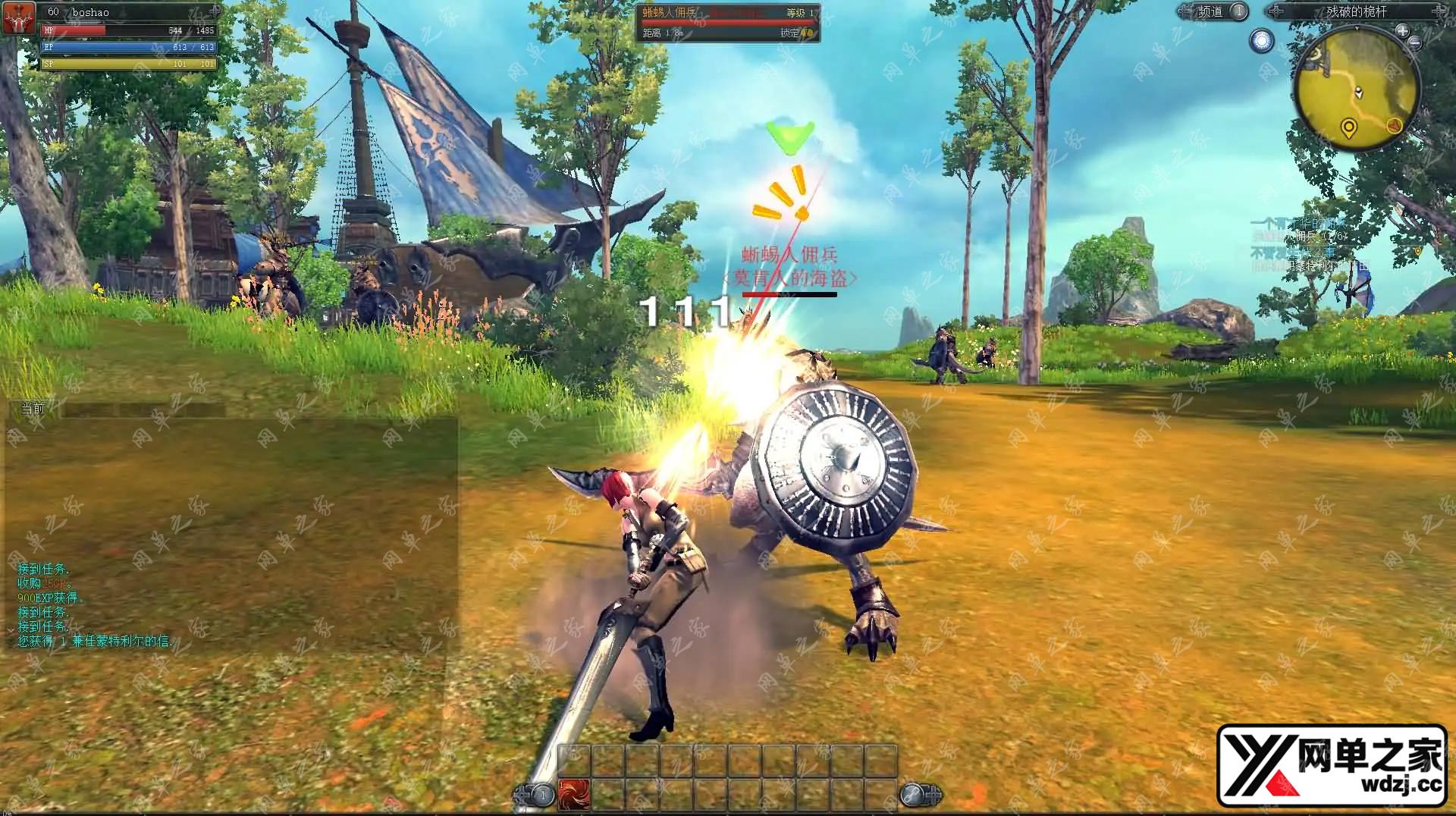Click the hotbar page number 1 button
The width and height of the screenshot is (1456, 816).
[541, 795]
